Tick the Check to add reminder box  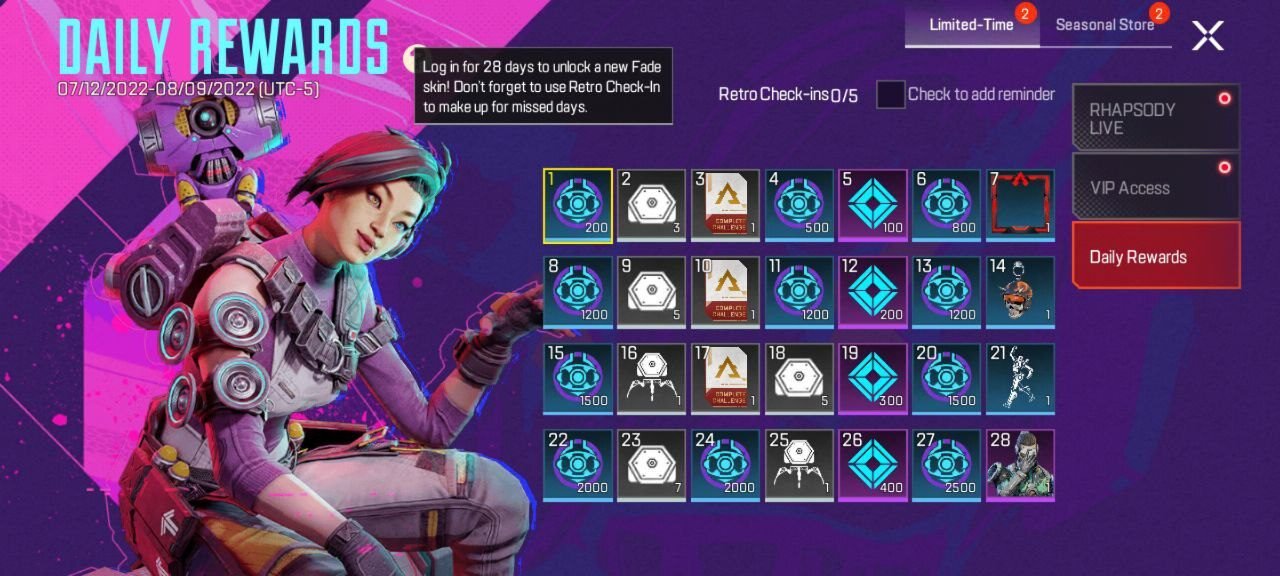[x=890, y=95]
